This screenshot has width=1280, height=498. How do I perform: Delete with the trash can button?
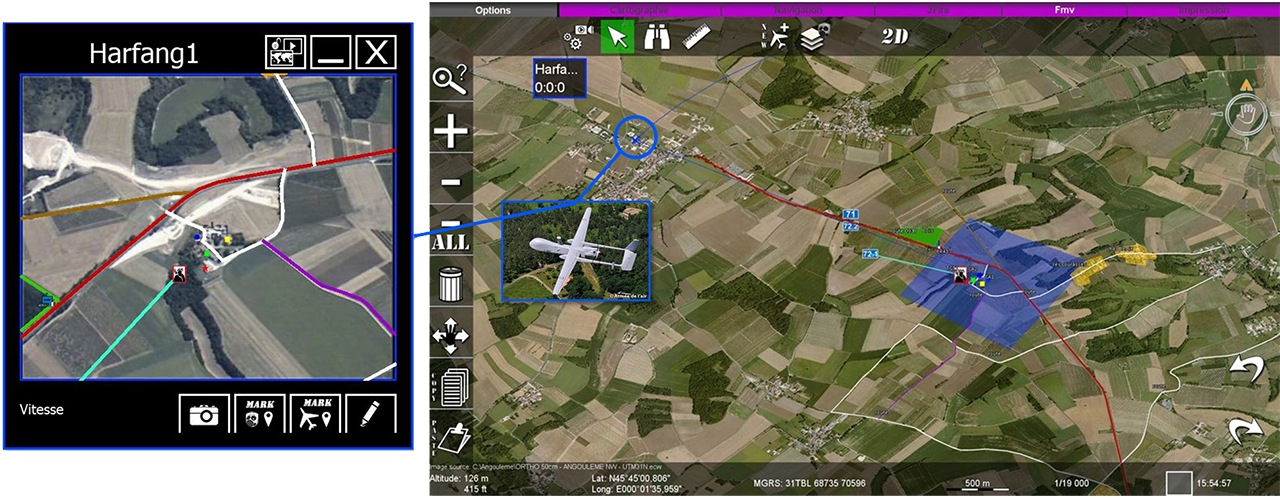[451, 285]
